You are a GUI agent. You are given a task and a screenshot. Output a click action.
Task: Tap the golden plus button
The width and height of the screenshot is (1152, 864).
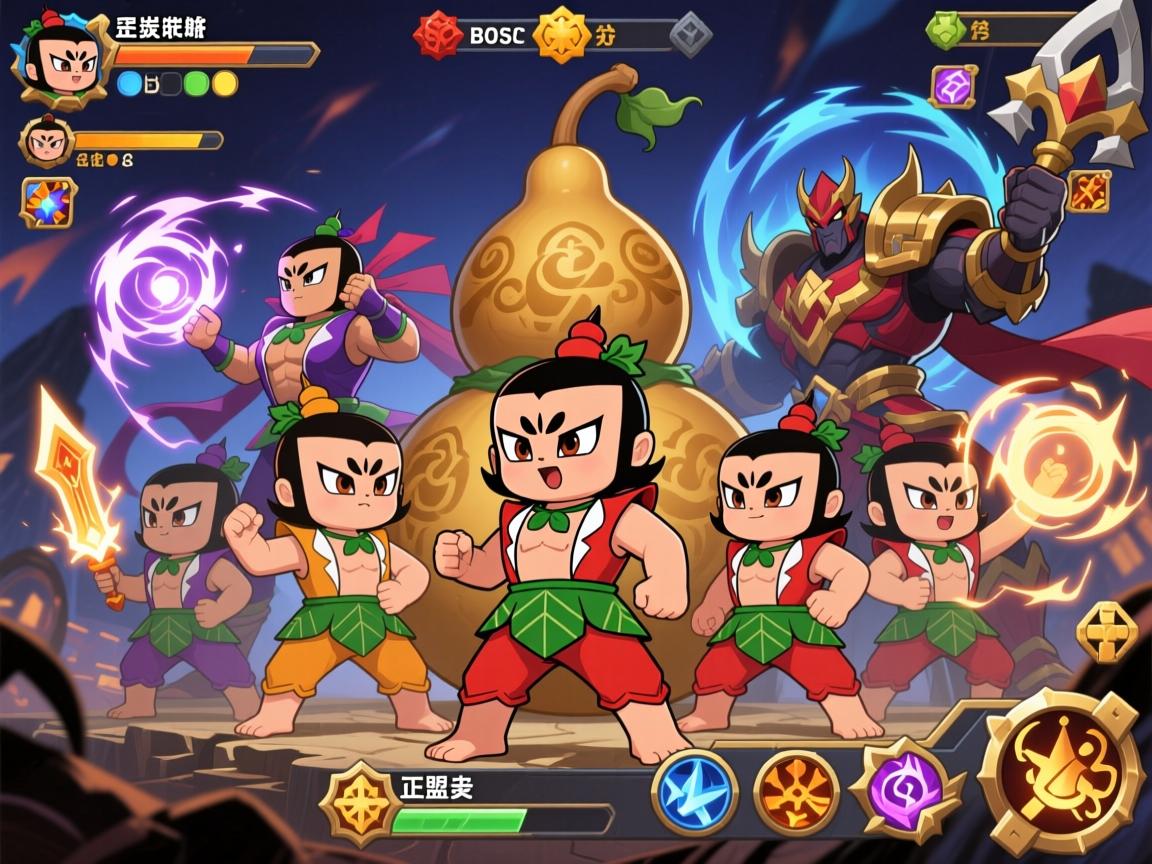1107,631
